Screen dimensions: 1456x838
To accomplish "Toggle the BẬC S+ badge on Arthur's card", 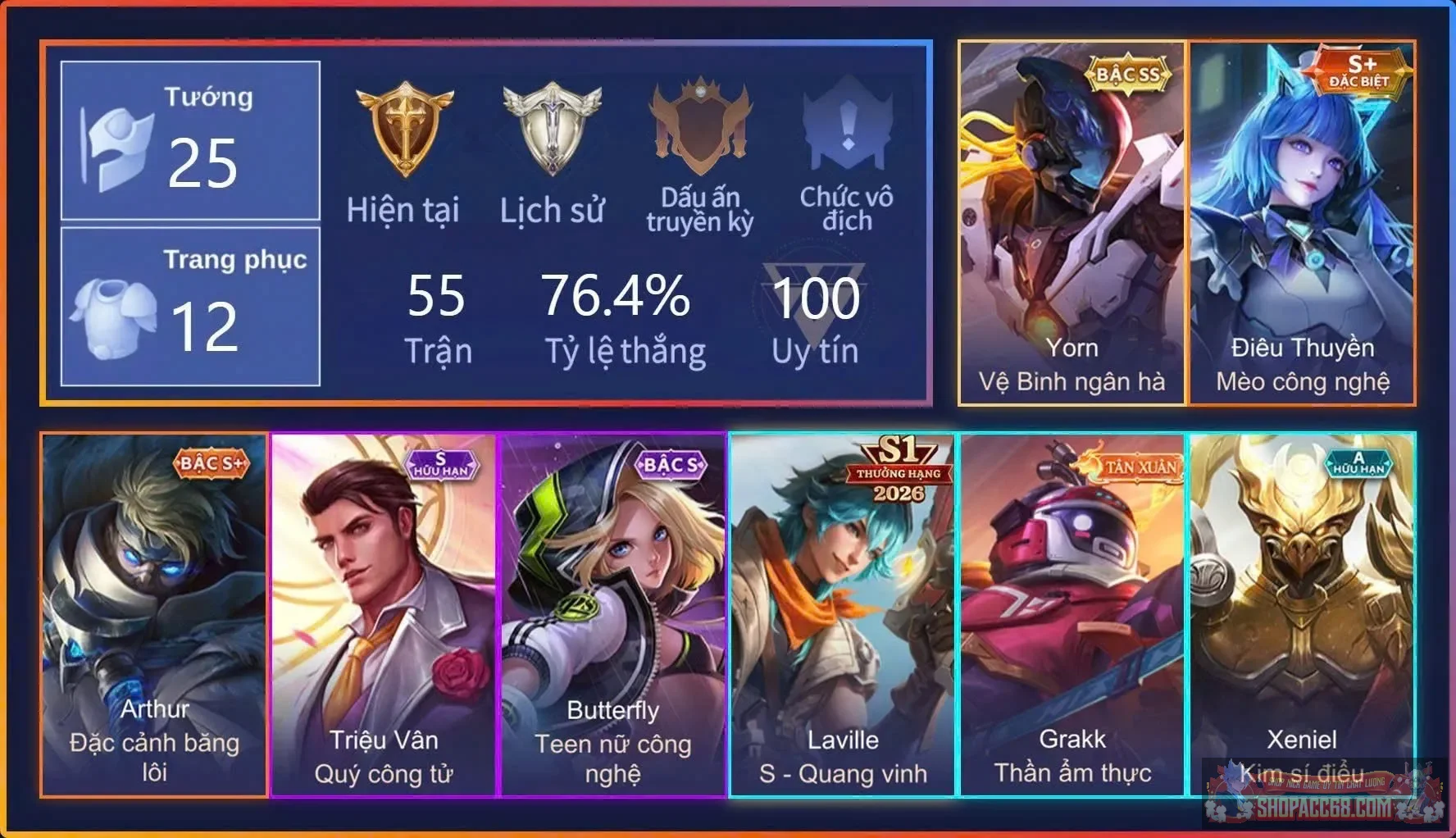I will coord(211,462).
